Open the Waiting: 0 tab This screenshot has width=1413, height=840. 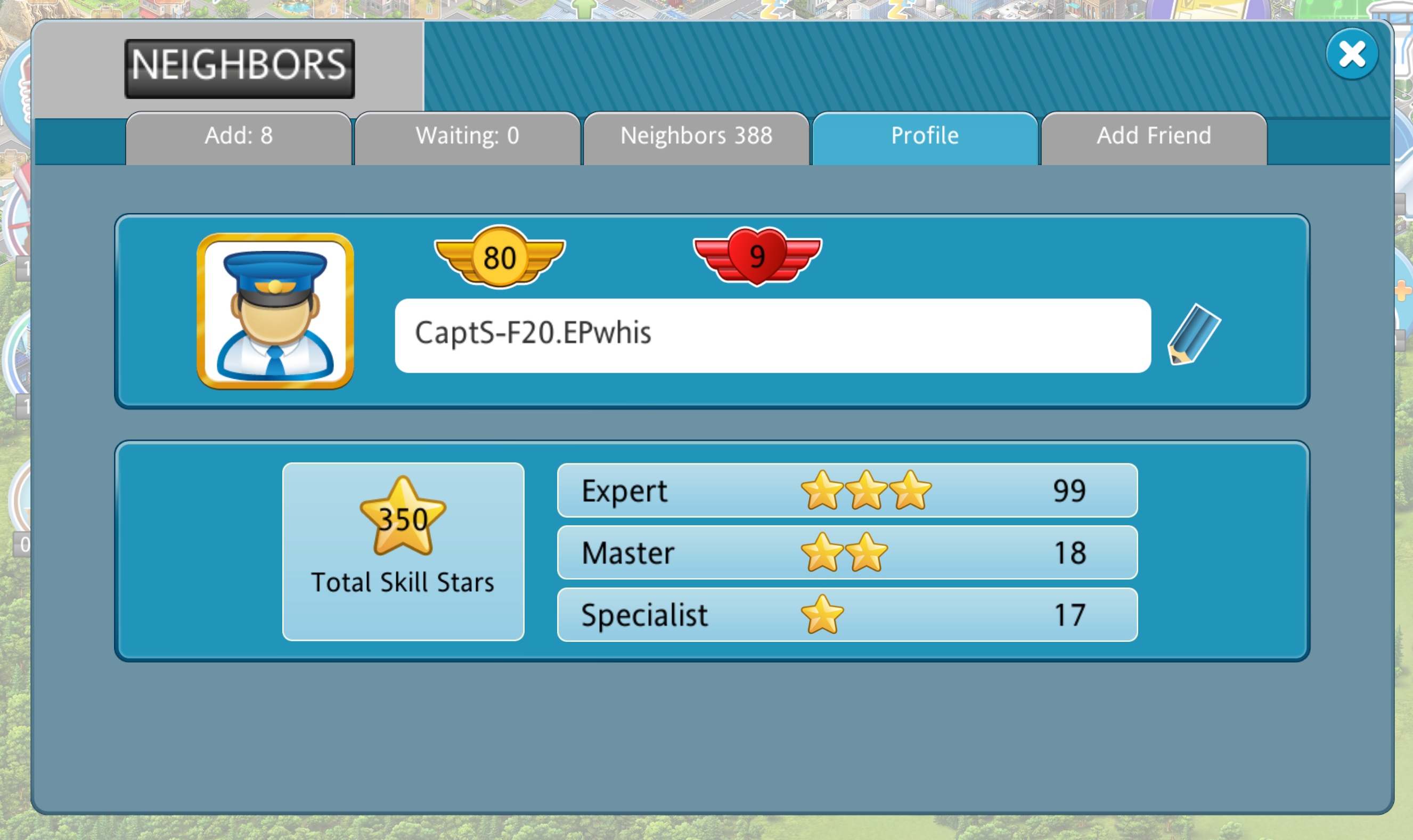click(x=467, y=137)
